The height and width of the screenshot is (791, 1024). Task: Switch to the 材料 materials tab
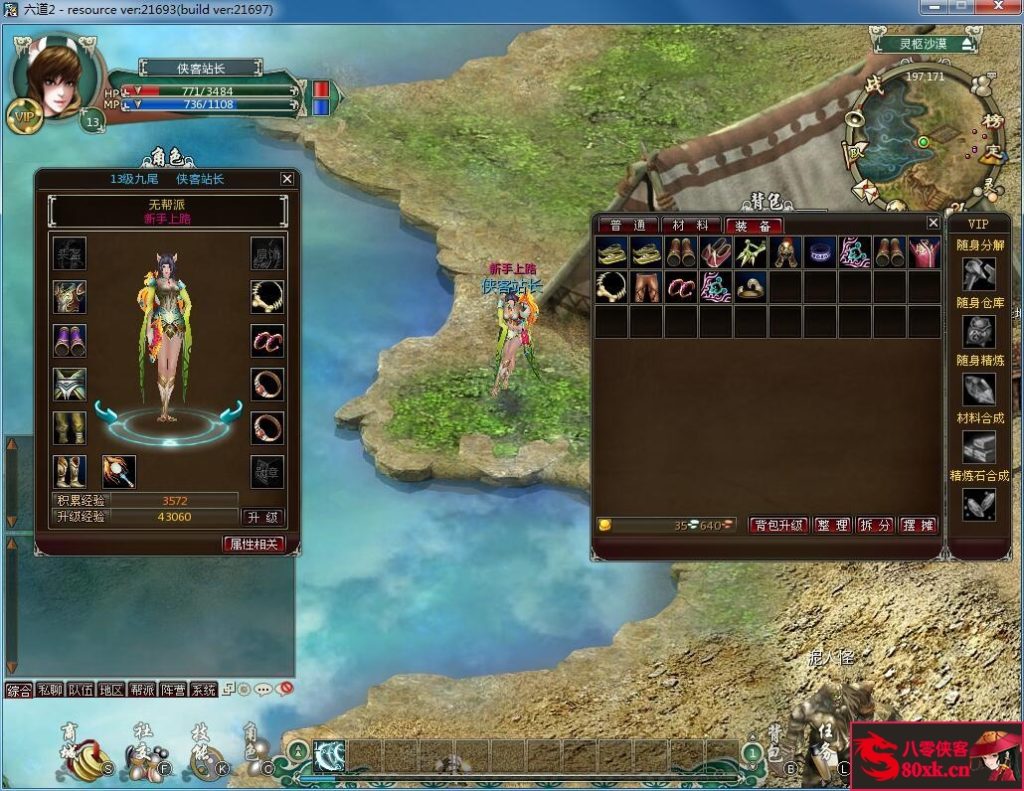point(691,226)
